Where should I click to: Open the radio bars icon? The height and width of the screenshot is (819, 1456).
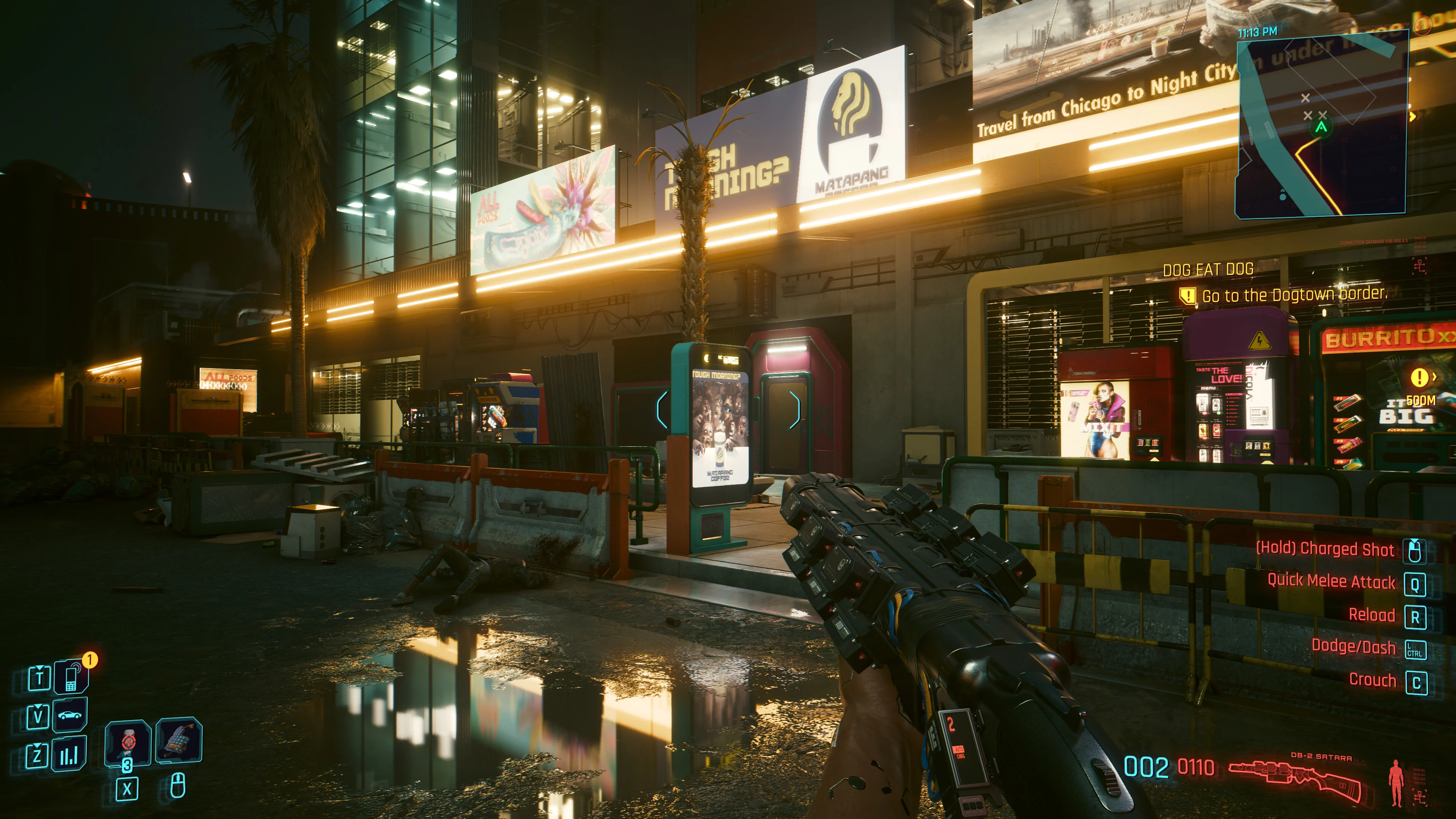coord(69,755)
